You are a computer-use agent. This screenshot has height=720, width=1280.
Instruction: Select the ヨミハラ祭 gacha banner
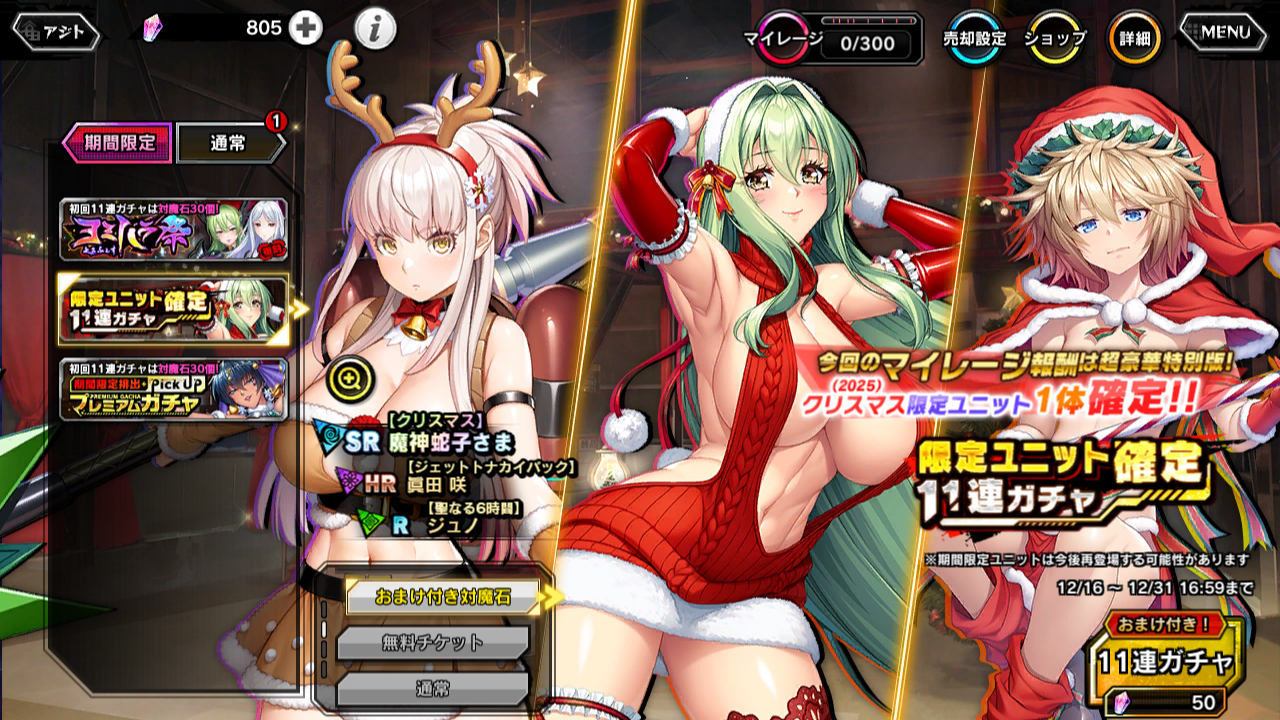point(173,229)
